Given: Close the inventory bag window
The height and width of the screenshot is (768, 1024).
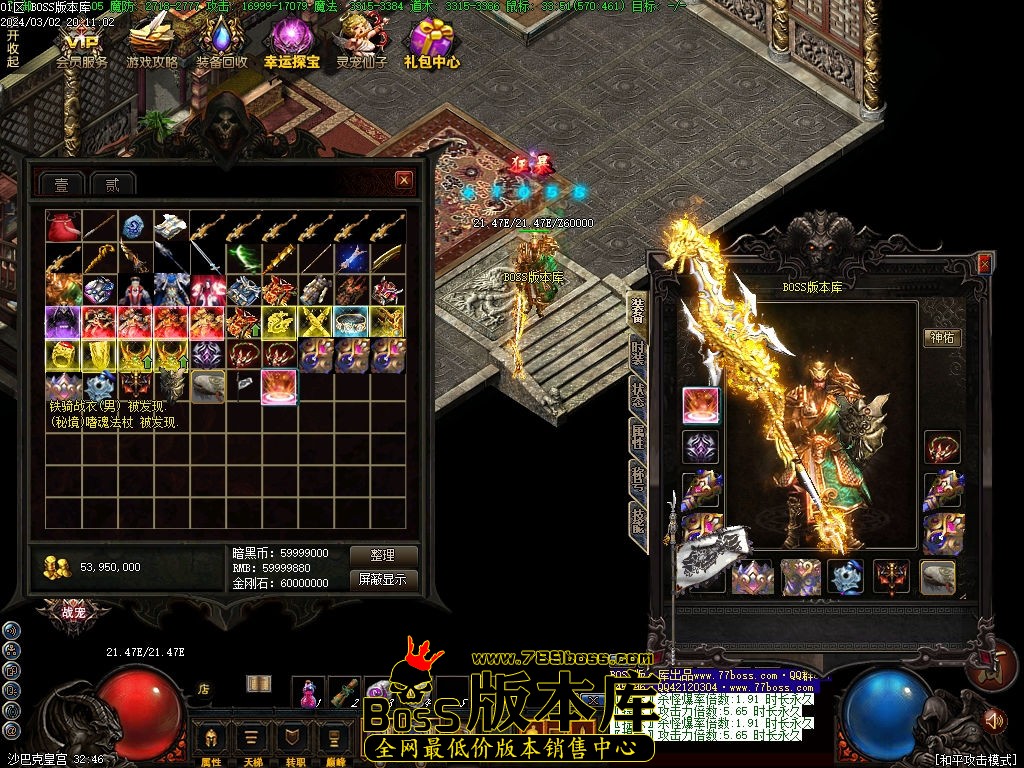Looking at the screenshot, I should click(403, 180).
